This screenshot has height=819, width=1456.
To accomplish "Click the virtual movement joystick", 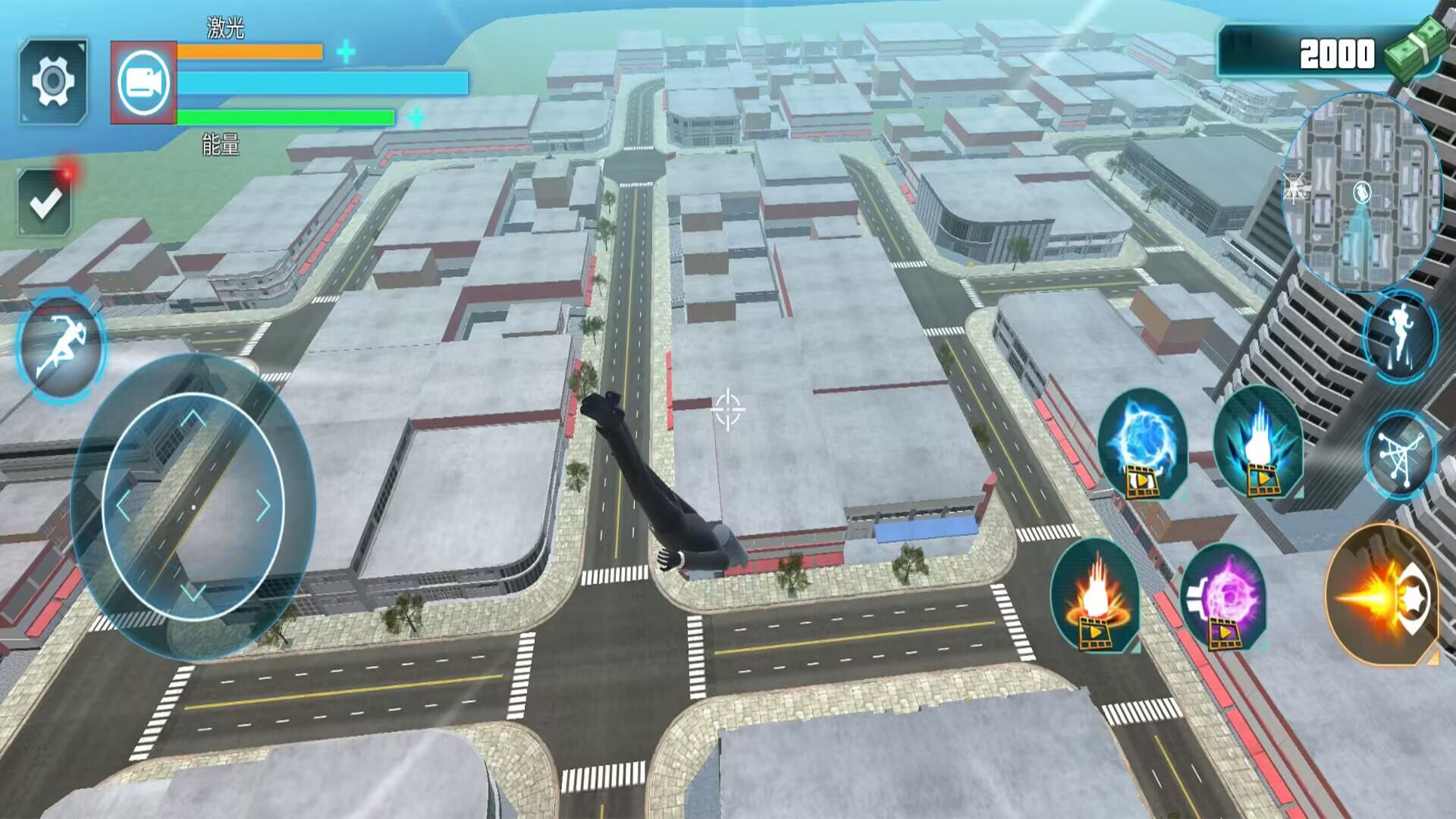I will pyautogui.click(x=193, y=506).
